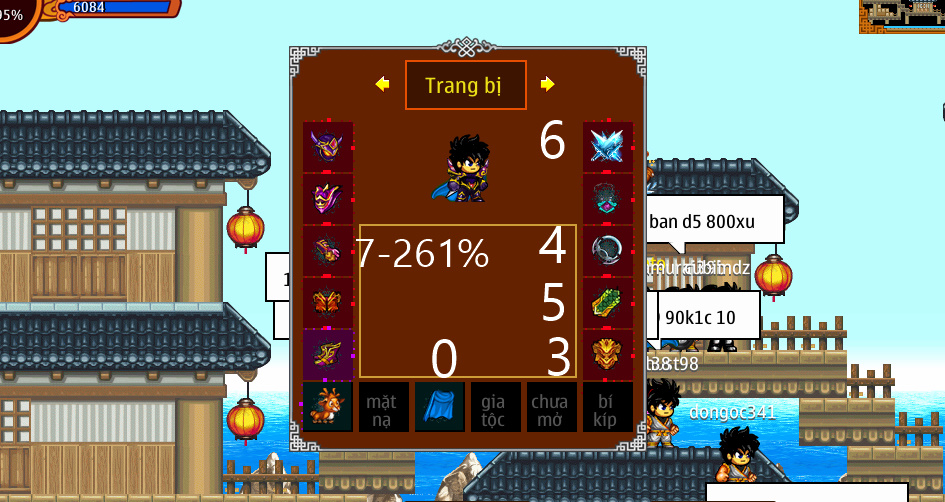Screen dimensions: 945x502
Task: Open the minimap in the corner
Action: [902, 16]
